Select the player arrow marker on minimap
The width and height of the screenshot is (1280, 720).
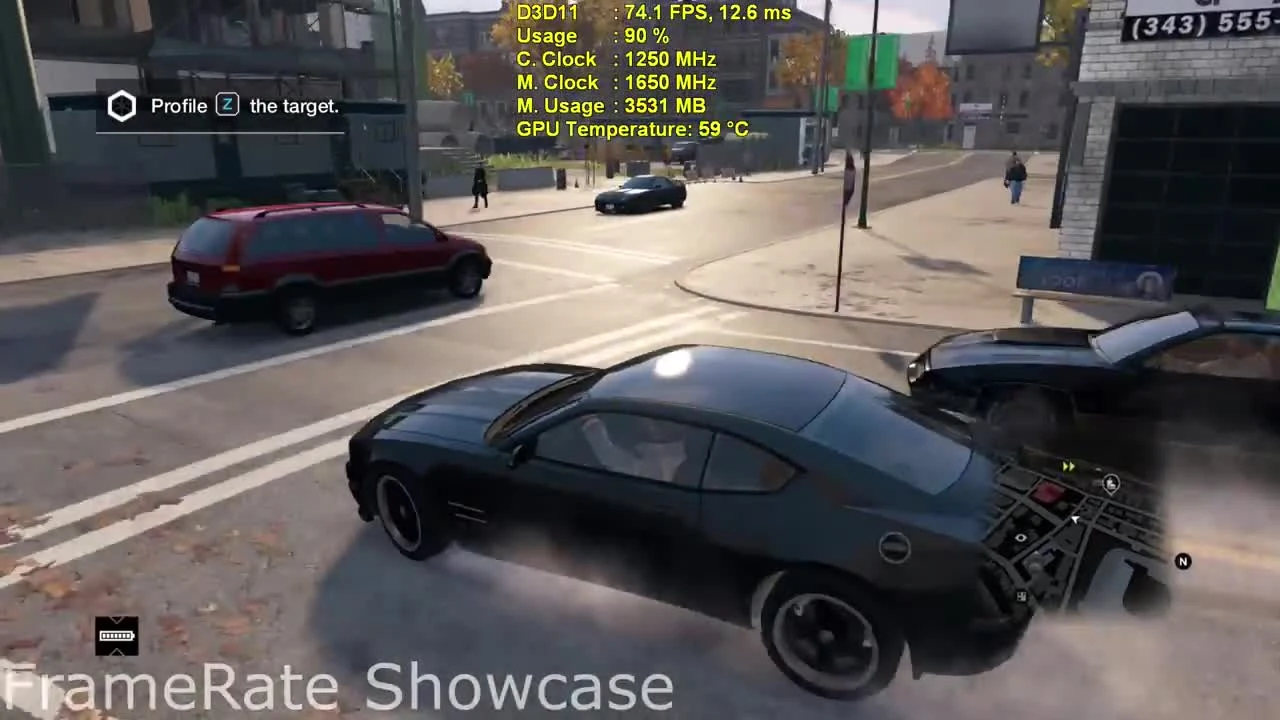click(x=1075, y=520)
